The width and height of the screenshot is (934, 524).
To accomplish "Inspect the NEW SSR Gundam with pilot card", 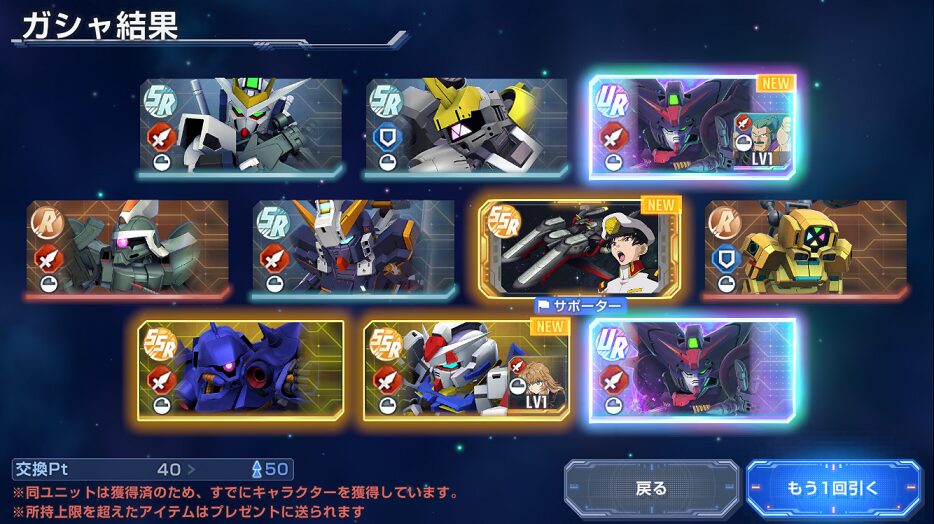I will 466,368.
